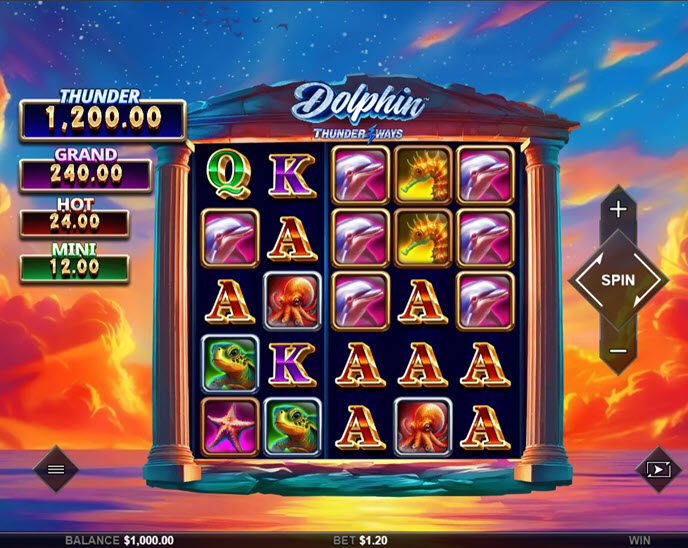Open the hamburger menu
This screenshot has height=548, width=688.
coord(56,468)
